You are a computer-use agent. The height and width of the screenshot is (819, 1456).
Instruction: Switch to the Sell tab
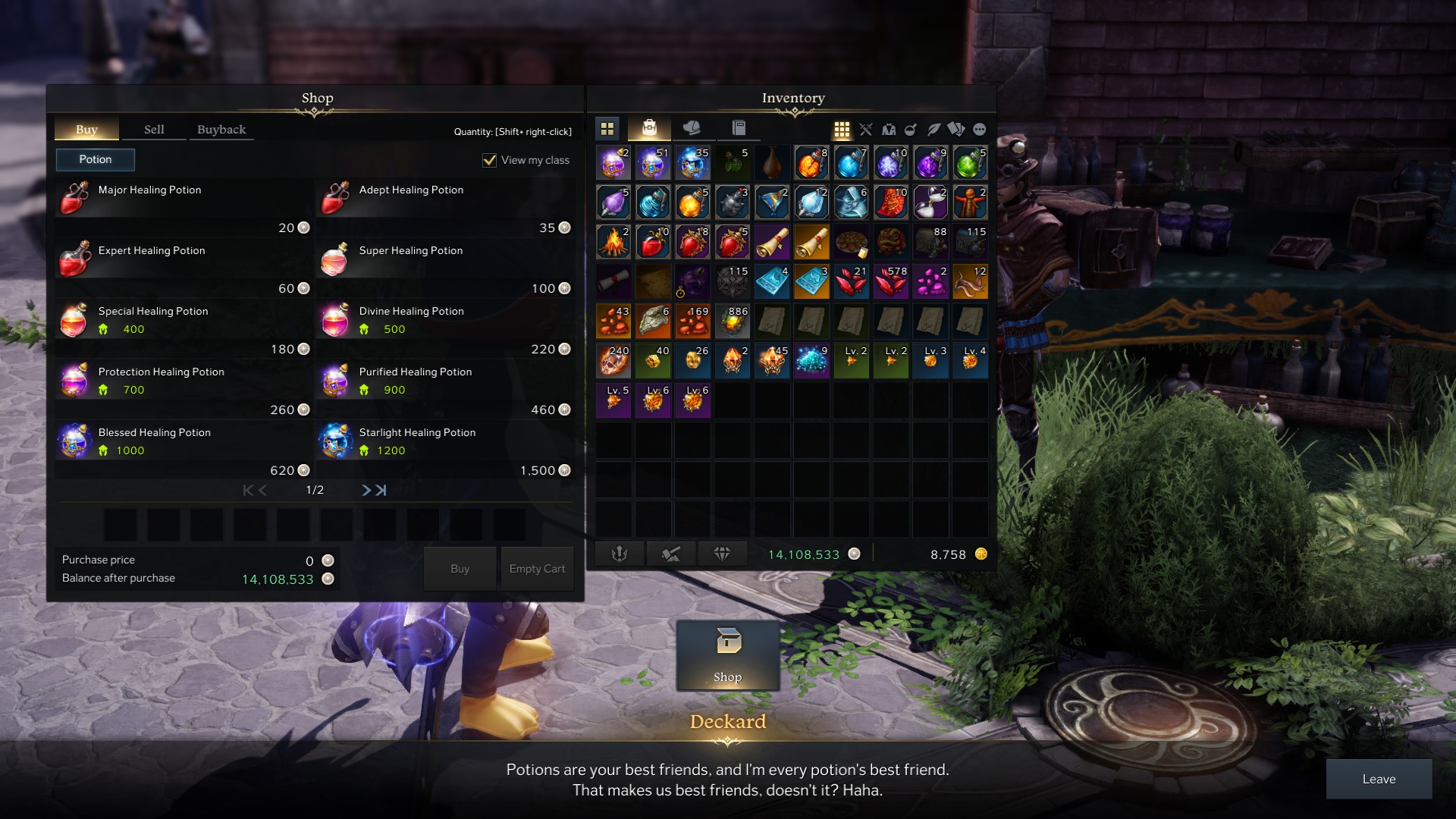click(154, 129)
